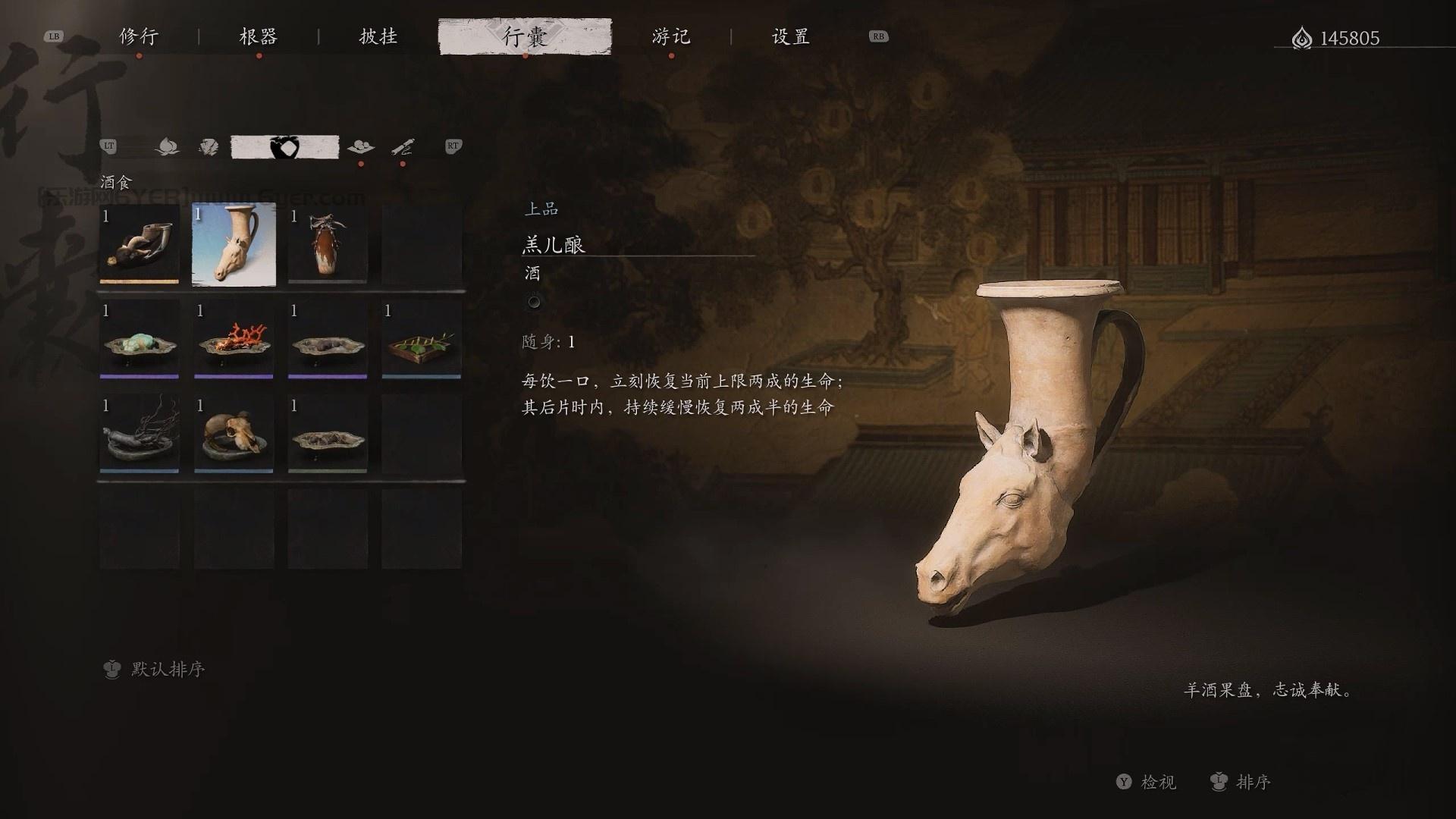Screen dimensions: 1456x819
Task: Select the ram skull plate item
Action: click(x=234, y=434)
